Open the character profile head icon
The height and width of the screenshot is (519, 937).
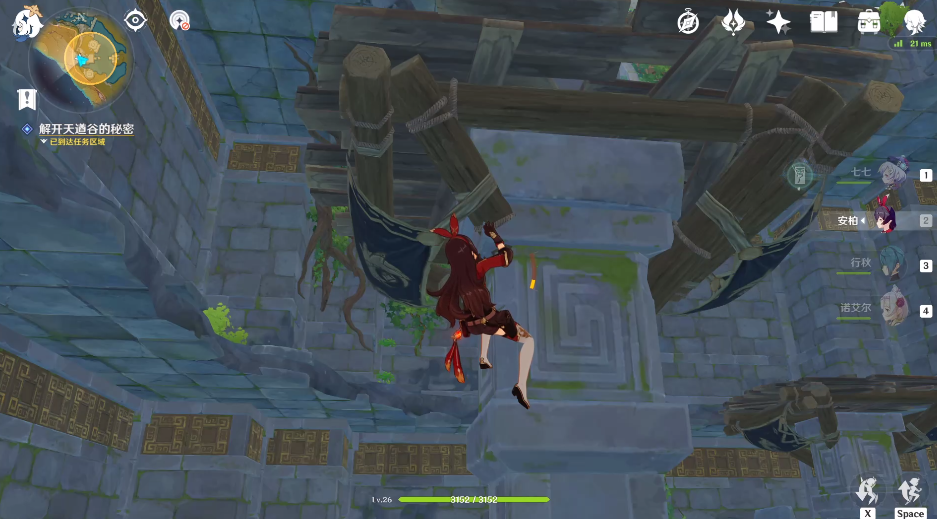pyautogui.click(x=913, y=21)
